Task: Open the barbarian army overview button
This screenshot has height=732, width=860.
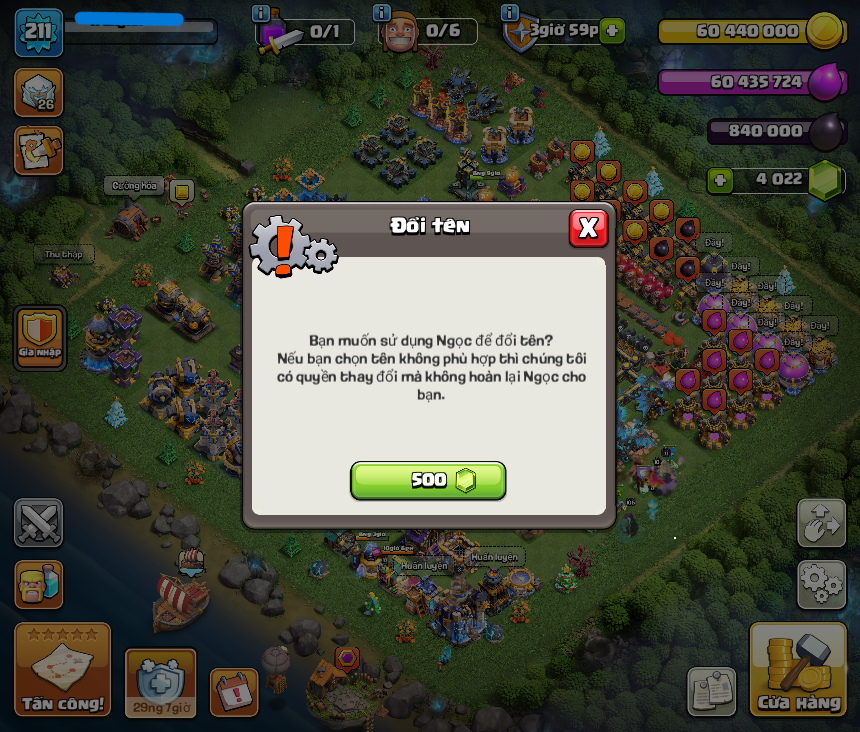Action: pyautogui.click(x=38, y=584)
